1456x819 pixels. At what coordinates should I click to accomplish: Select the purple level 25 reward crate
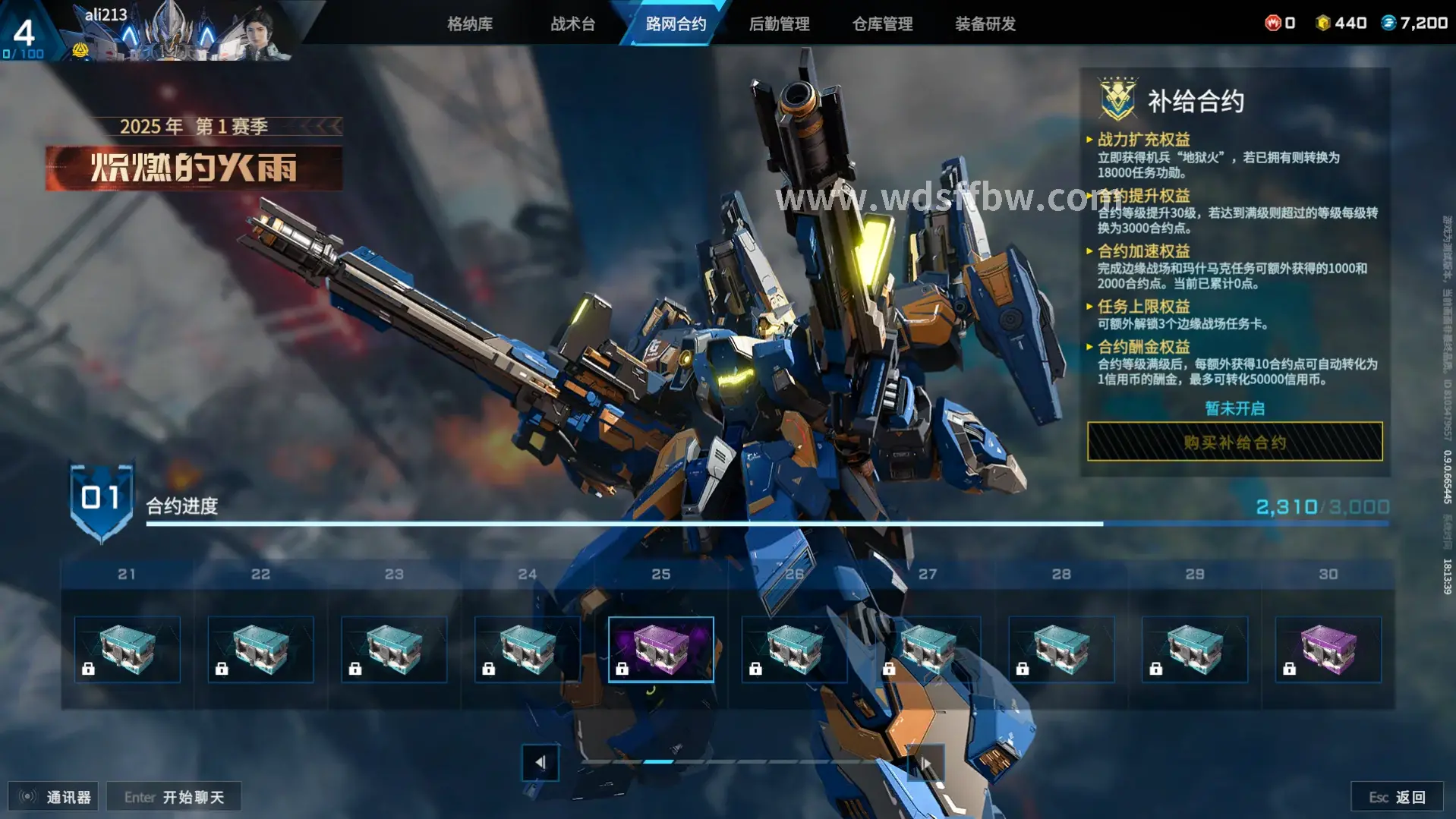pos(660,650)
